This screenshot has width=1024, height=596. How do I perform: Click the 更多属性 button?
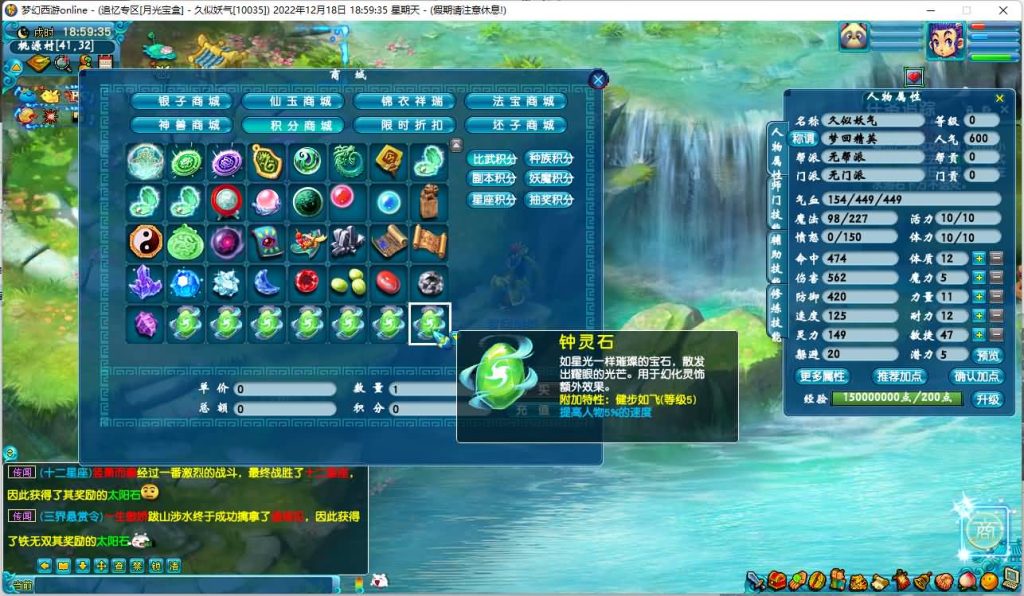pos(822,376)
